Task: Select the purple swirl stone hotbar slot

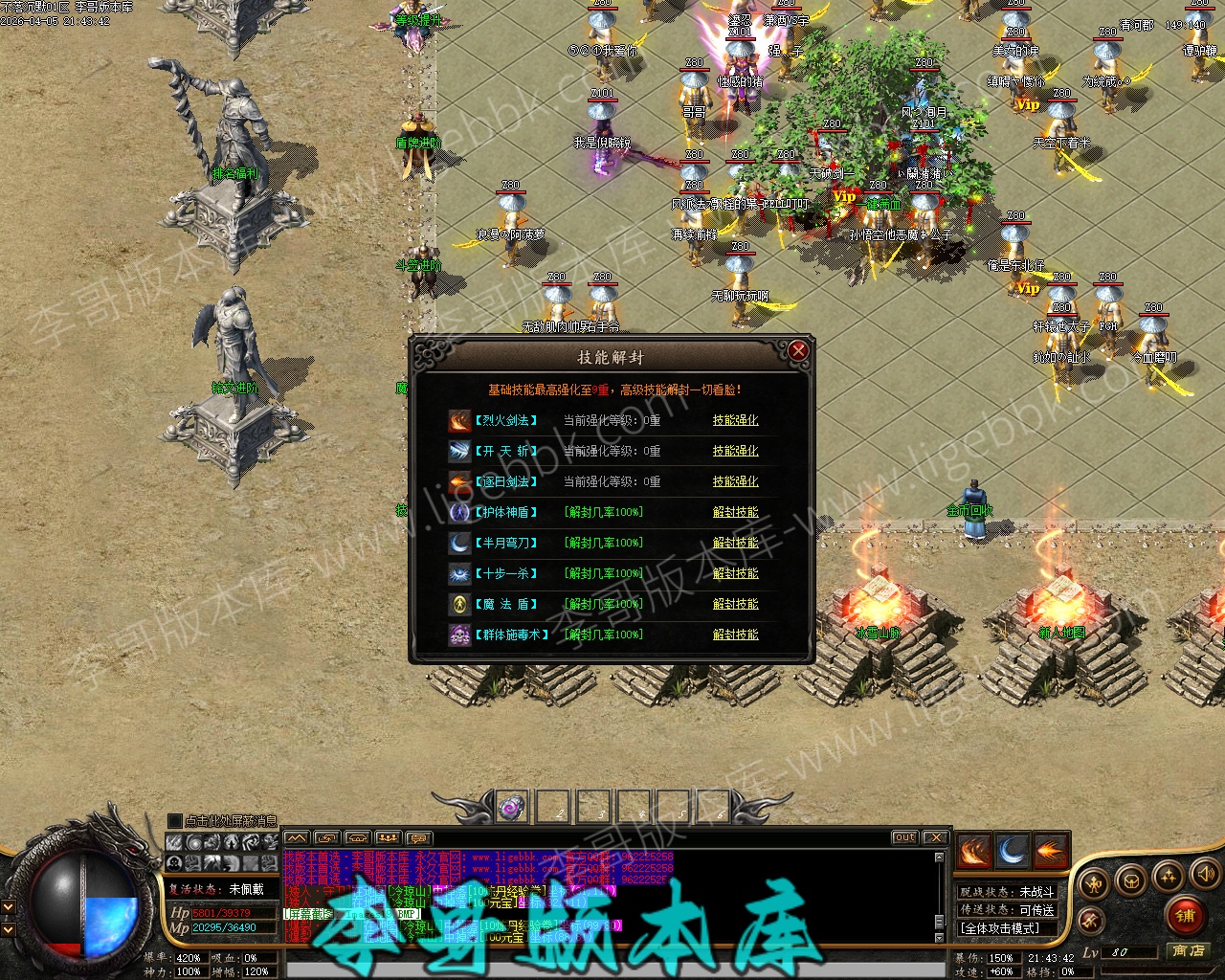Action: (x=512, y=807)
